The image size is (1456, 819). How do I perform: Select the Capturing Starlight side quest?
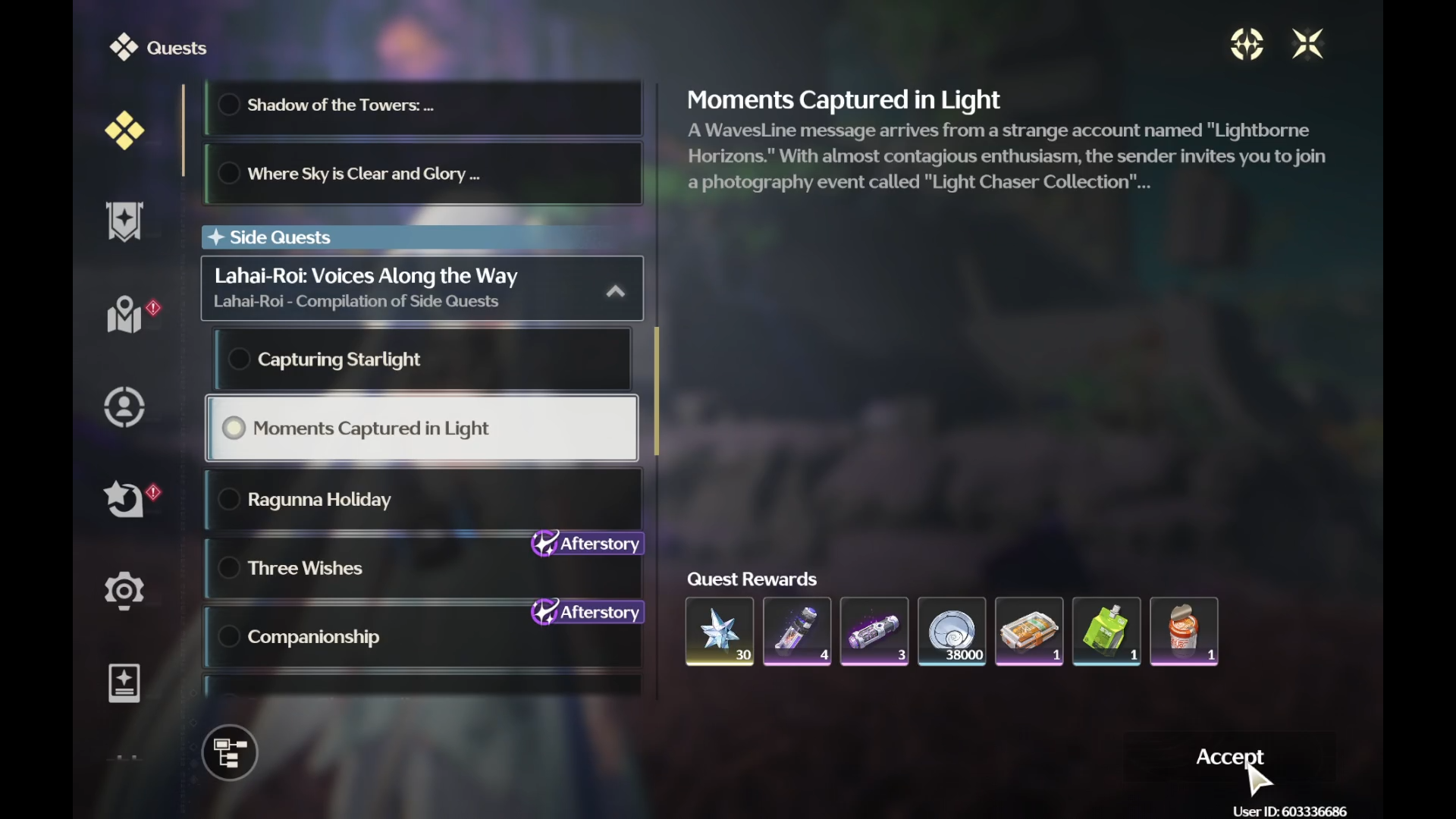point(422,359)
